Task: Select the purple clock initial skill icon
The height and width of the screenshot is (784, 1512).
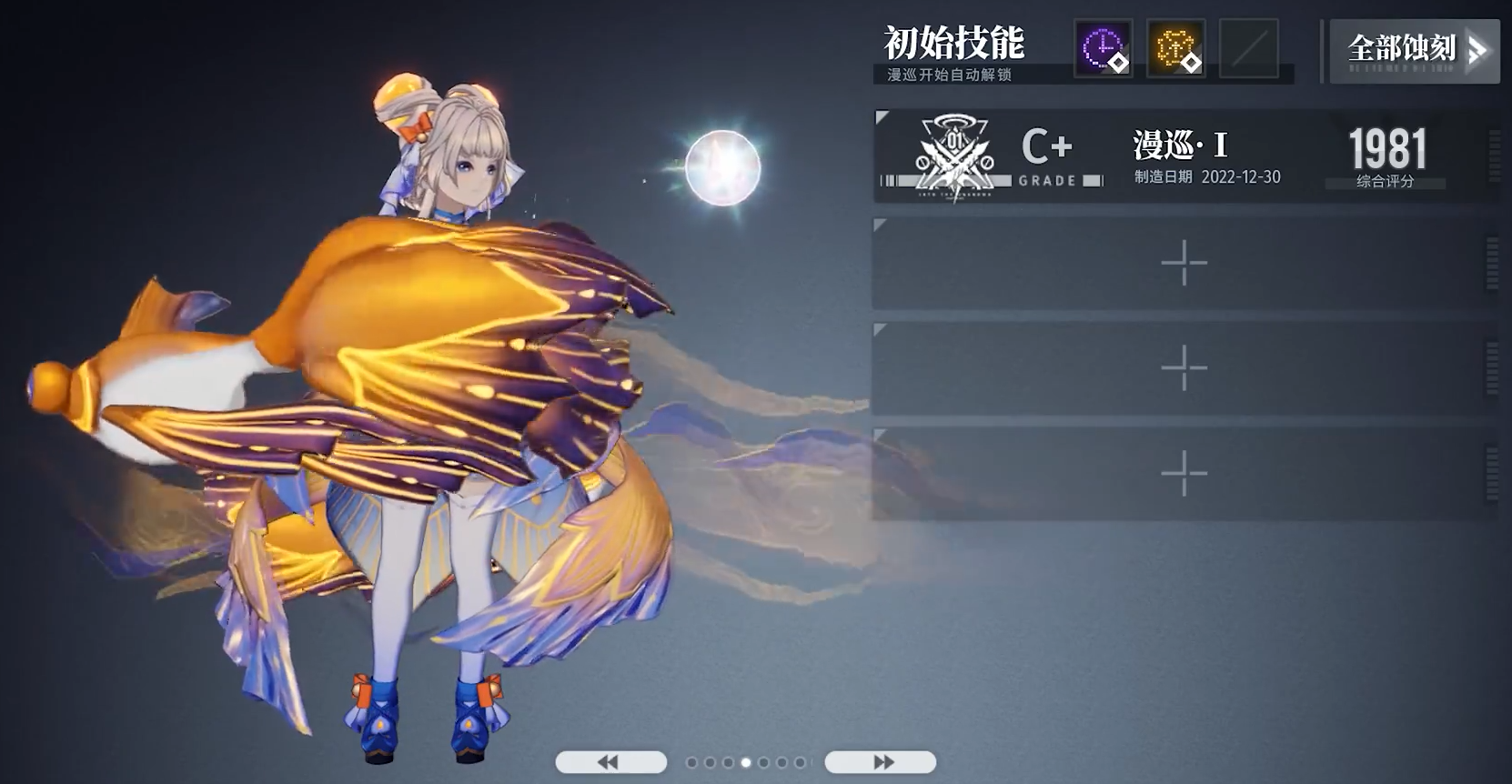Action: point(1103,48)
